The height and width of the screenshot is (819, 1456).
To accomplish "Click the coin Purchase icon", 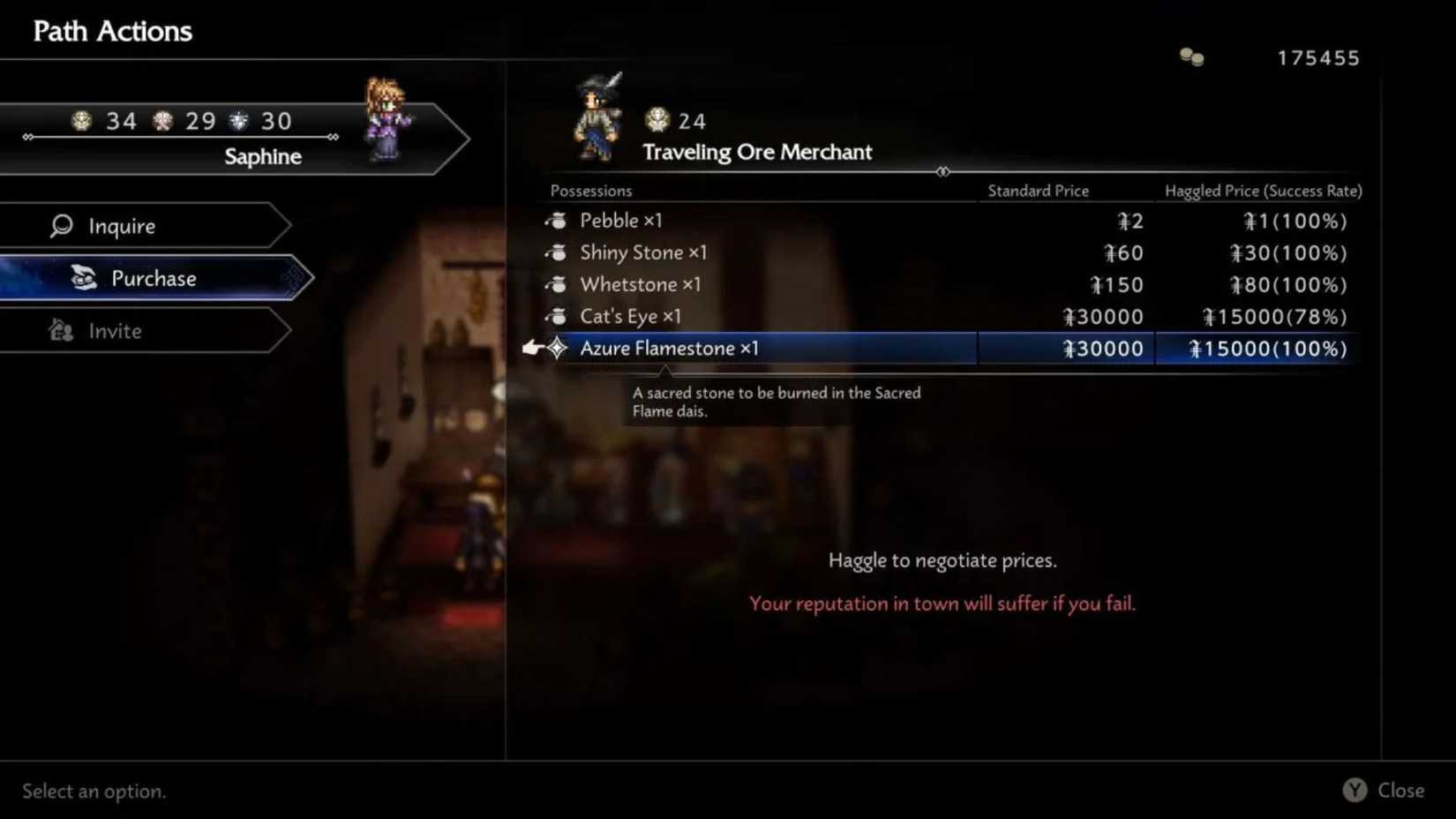I will [x=84, y=278].
